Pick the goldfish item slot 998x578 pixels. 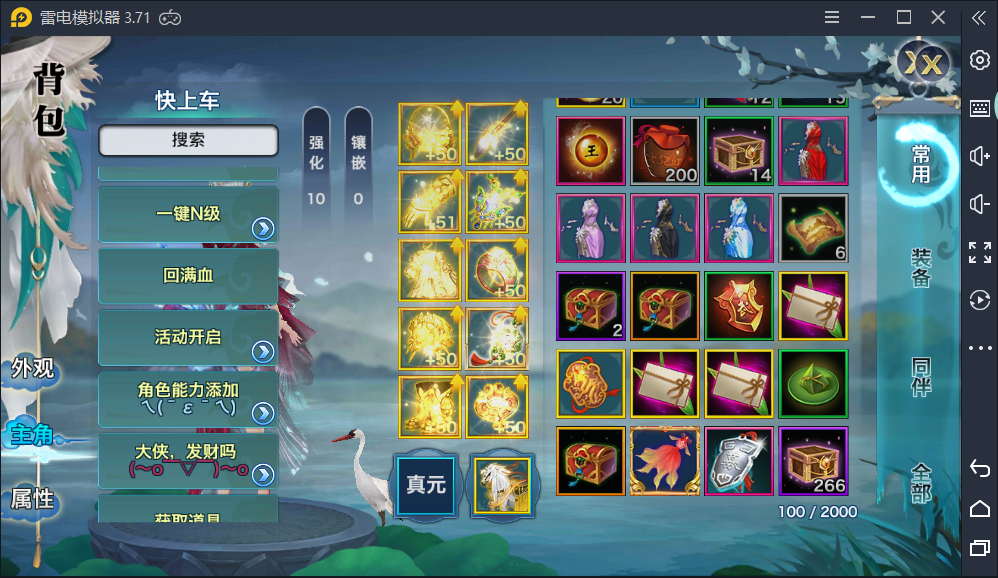[665, 461]
